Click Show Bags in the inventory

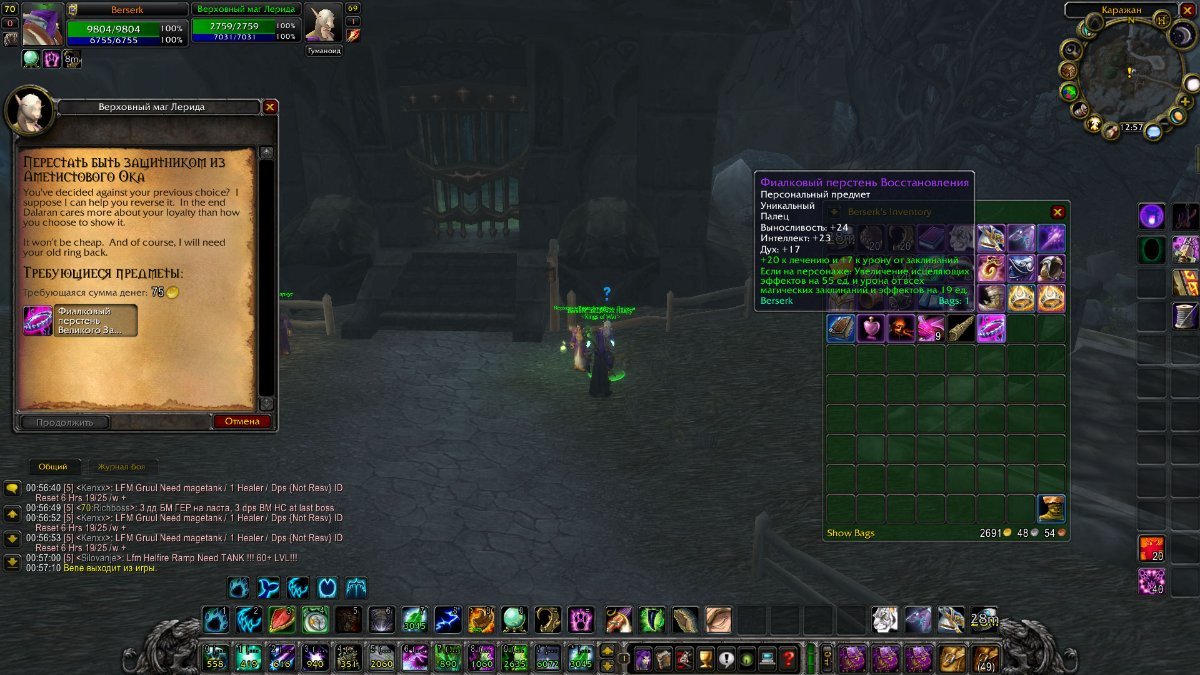[850, 533]
